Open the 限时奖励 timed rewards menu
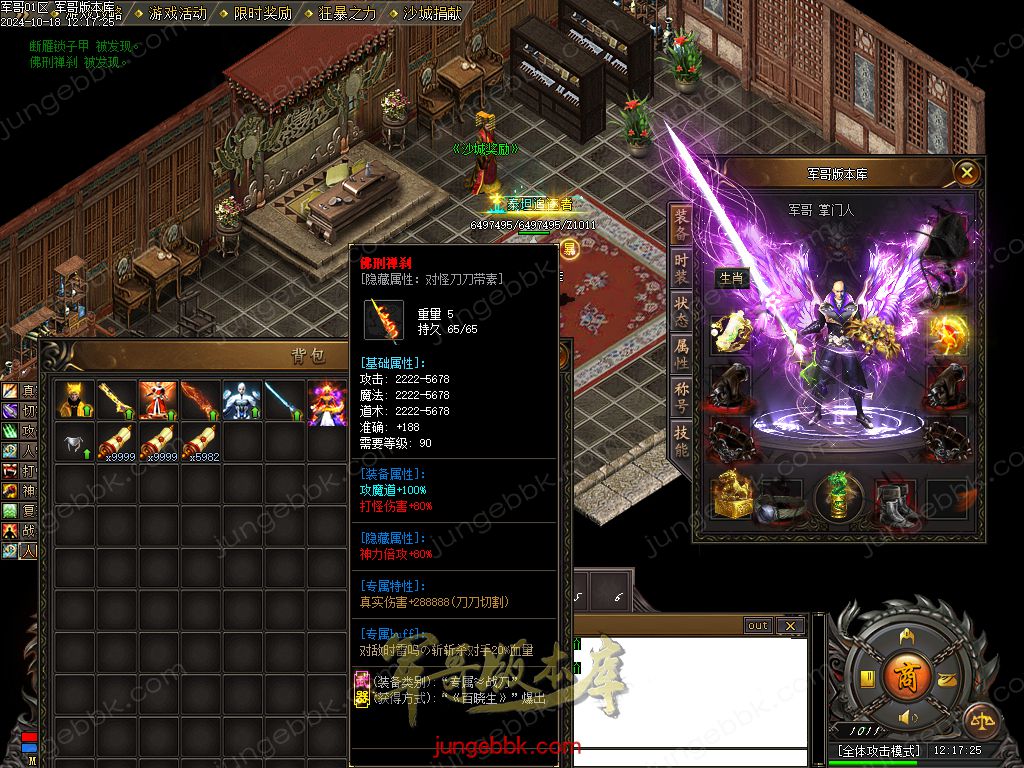This screenshot has width=1024, height=768. tap(262, 13)
